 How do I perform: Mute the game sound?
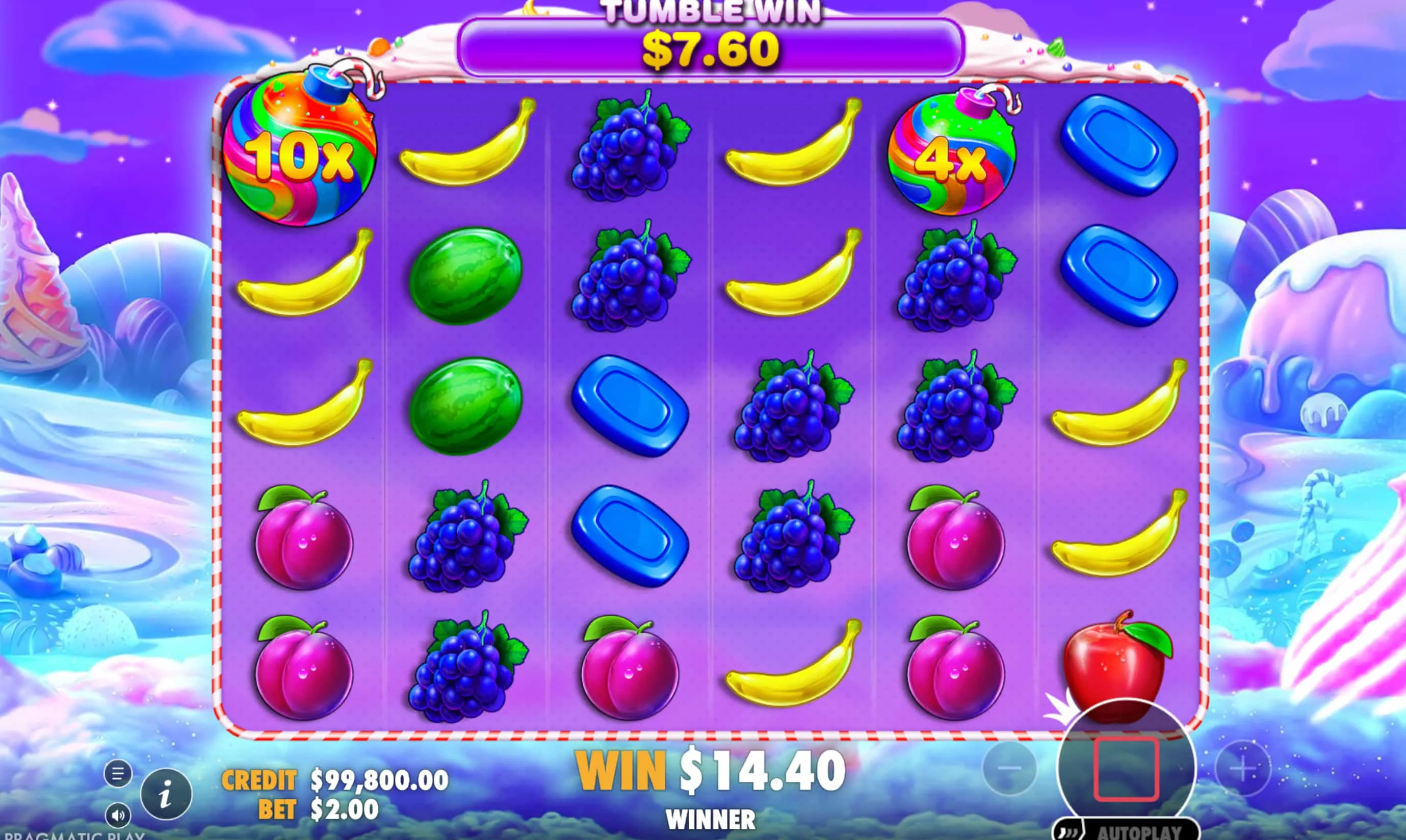pyautogui.click(x=119, y=815)
